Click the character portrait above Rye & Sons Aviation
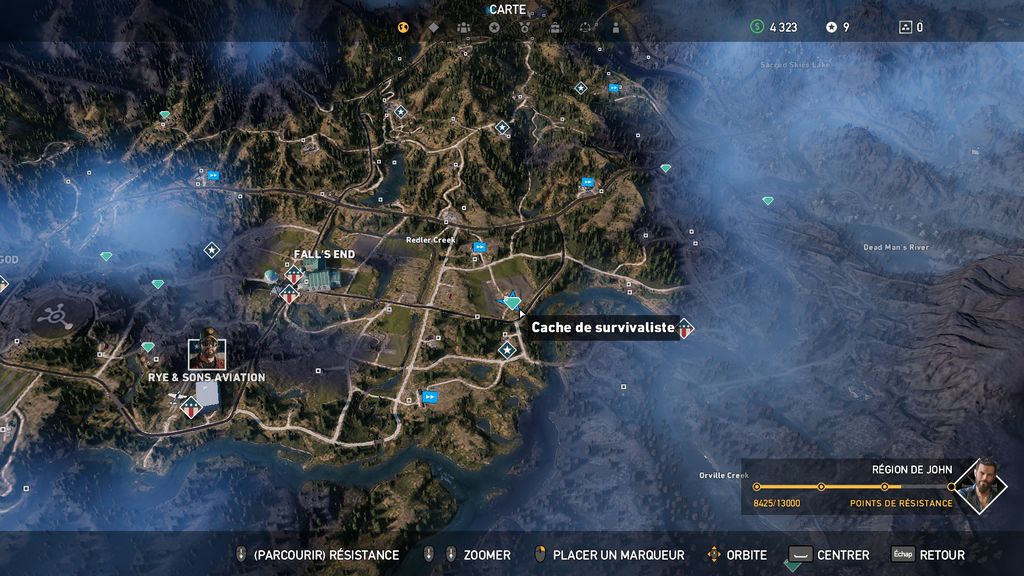 pos(207,351)
